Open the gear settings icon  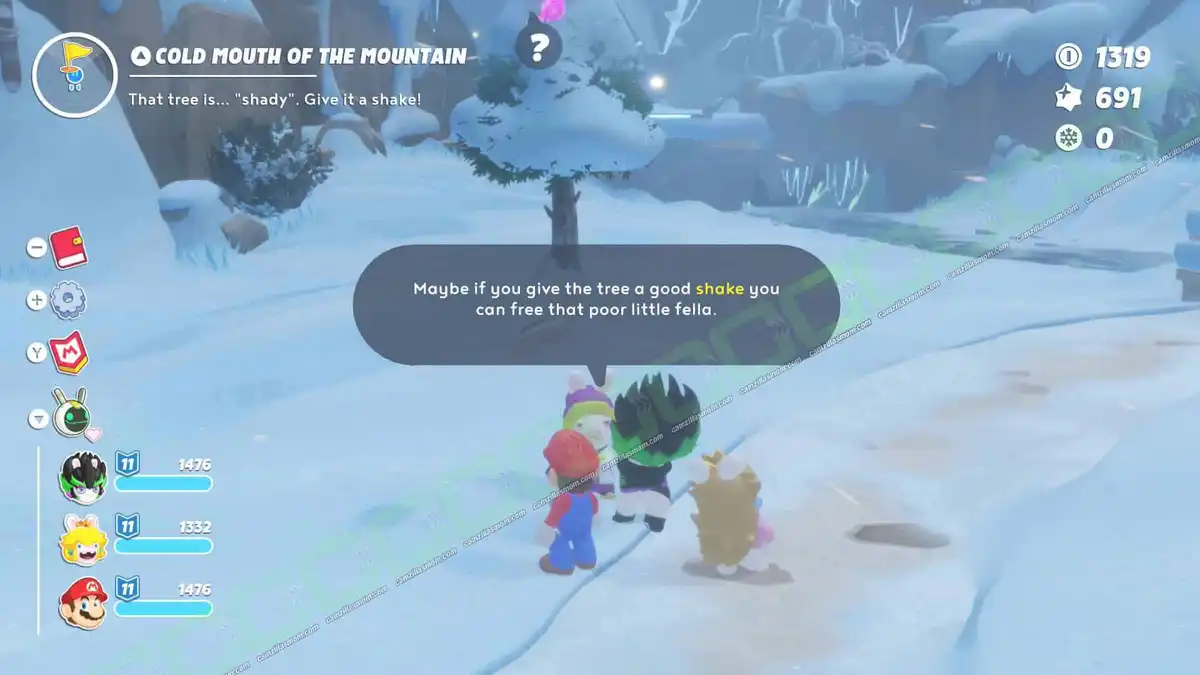pyautogui.click(x=69, y=299)
